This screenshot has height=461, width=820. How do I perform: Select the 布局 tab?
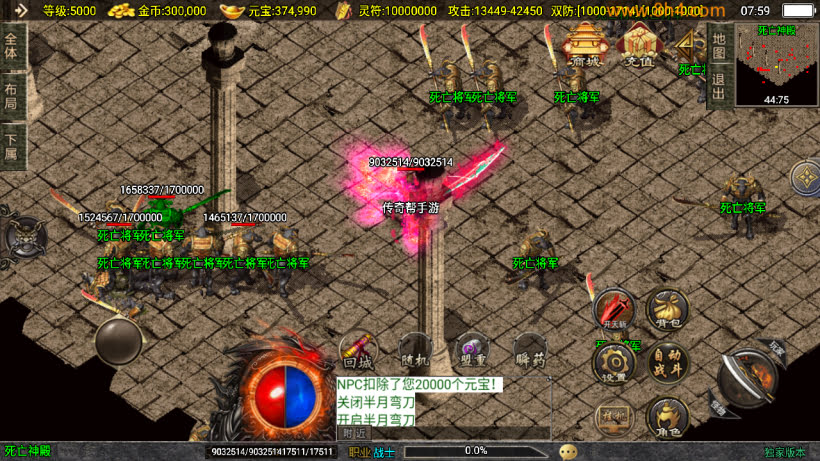[x=11, y=96]
